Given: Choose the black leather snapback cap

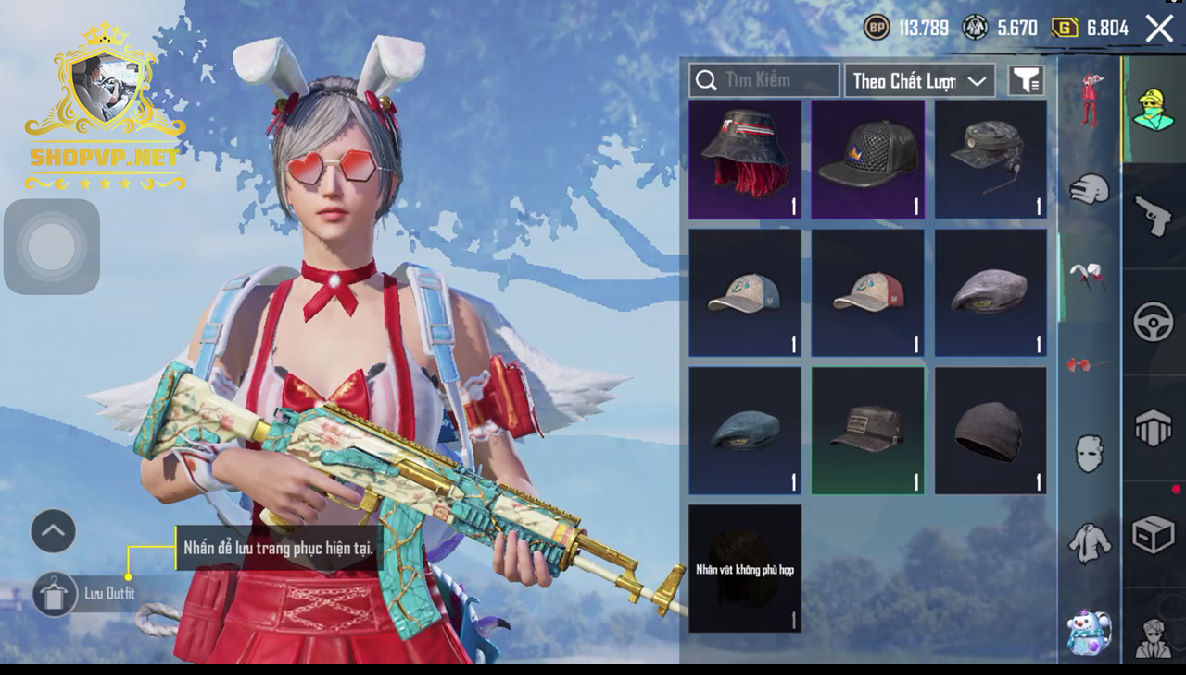Looking at the screenshot, I should tap(868, 159).
